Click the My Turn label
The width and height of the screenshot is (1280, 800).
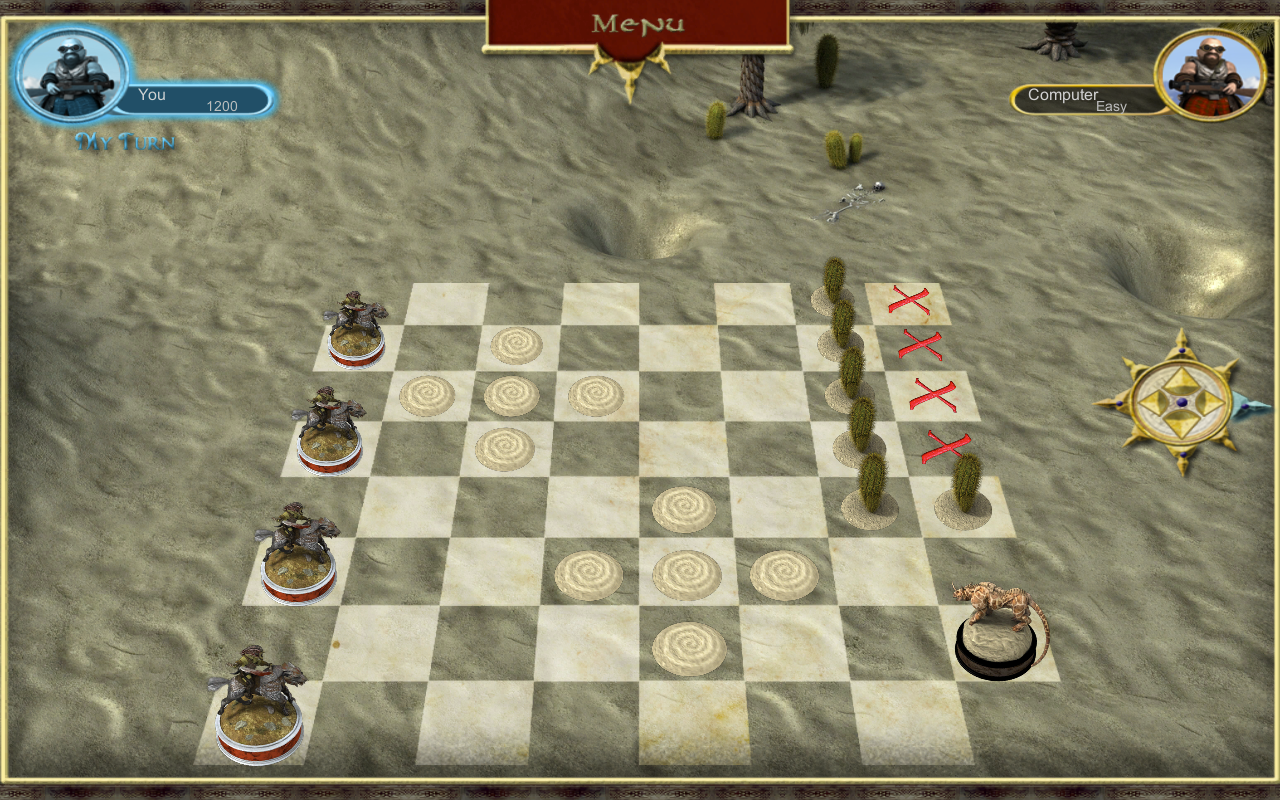click(x=125, y=142)
